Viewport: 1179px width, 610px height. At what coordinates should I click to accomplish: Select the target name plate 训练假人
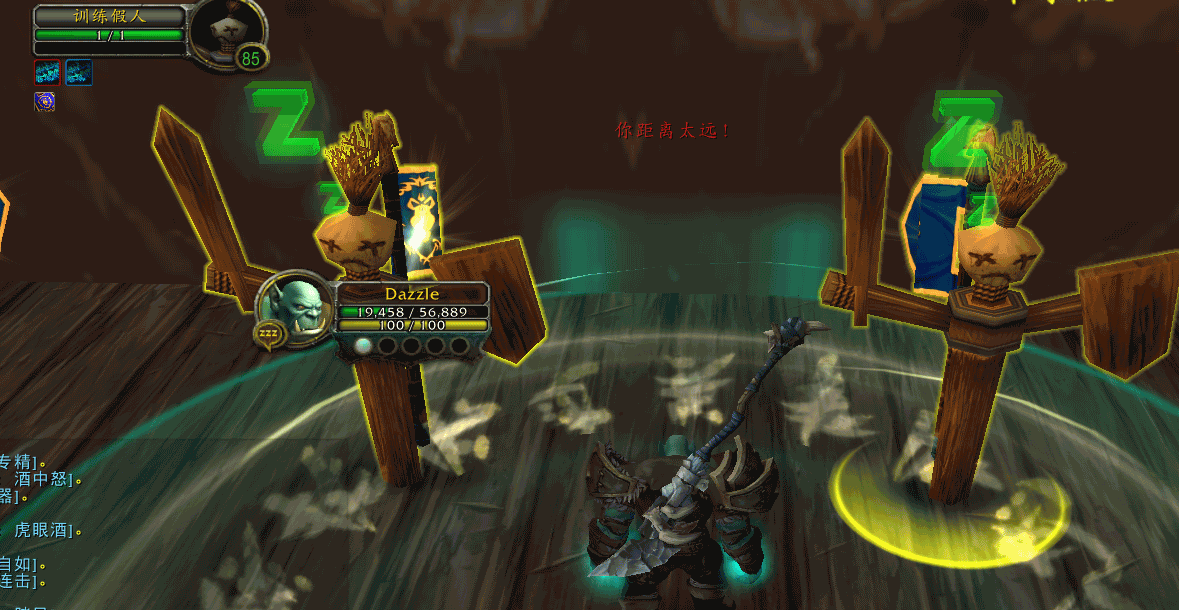110,16
